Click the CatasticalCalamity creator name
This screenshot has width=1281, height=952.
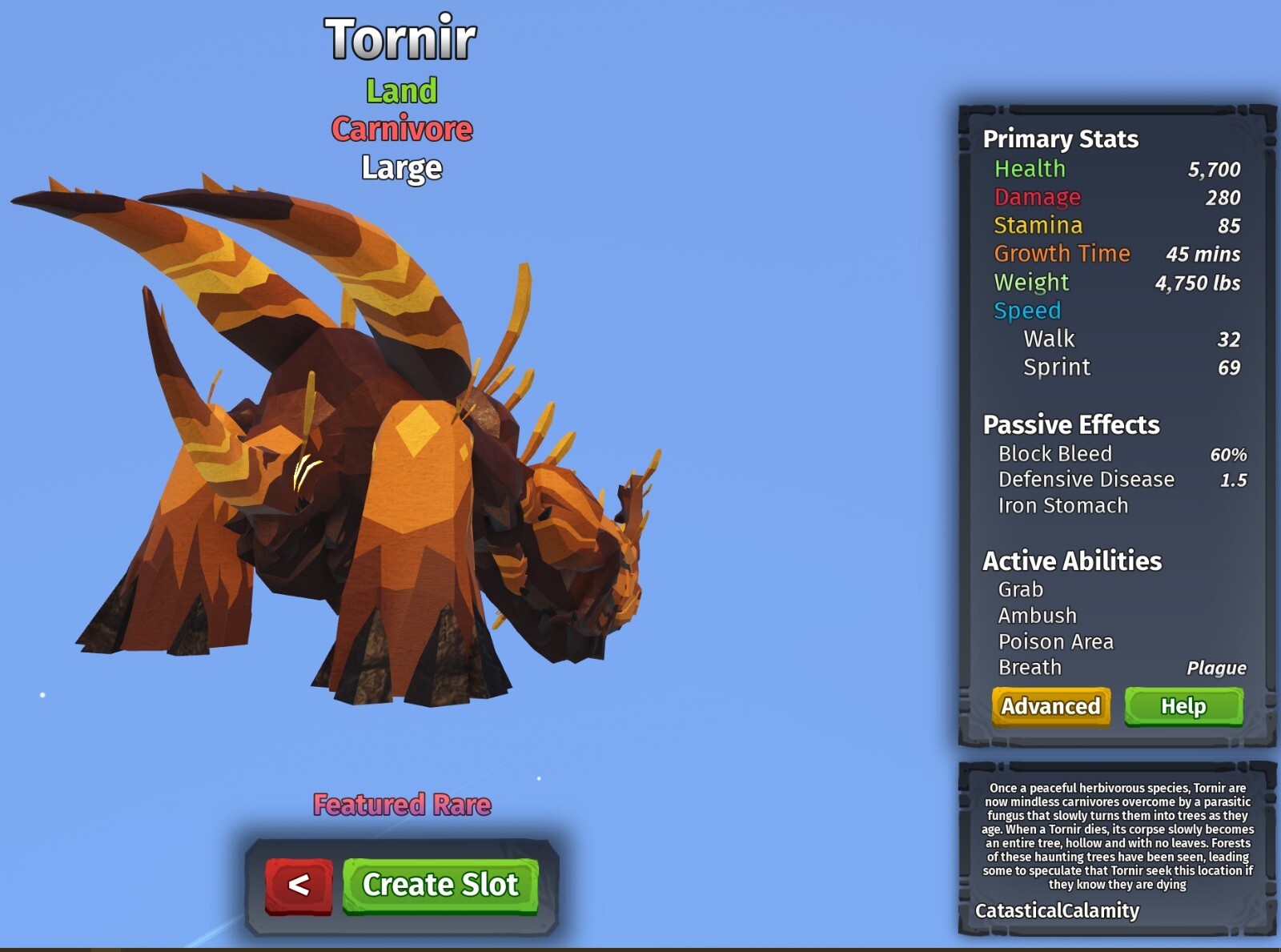(1058, 911)
